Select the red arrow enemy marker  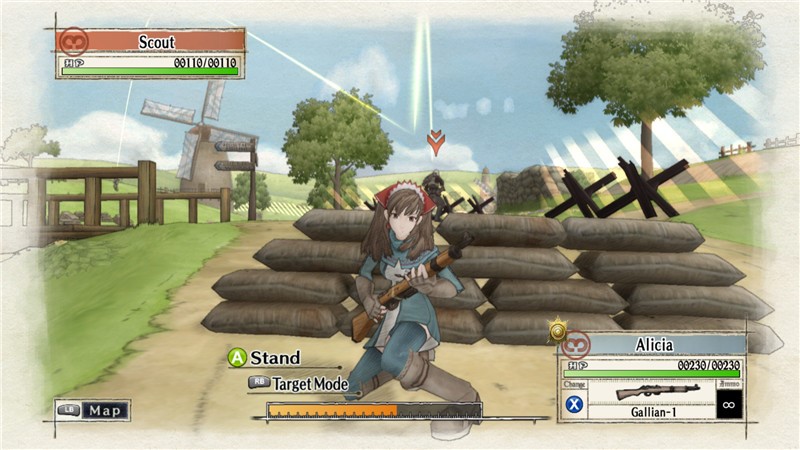tap(435, 142)
